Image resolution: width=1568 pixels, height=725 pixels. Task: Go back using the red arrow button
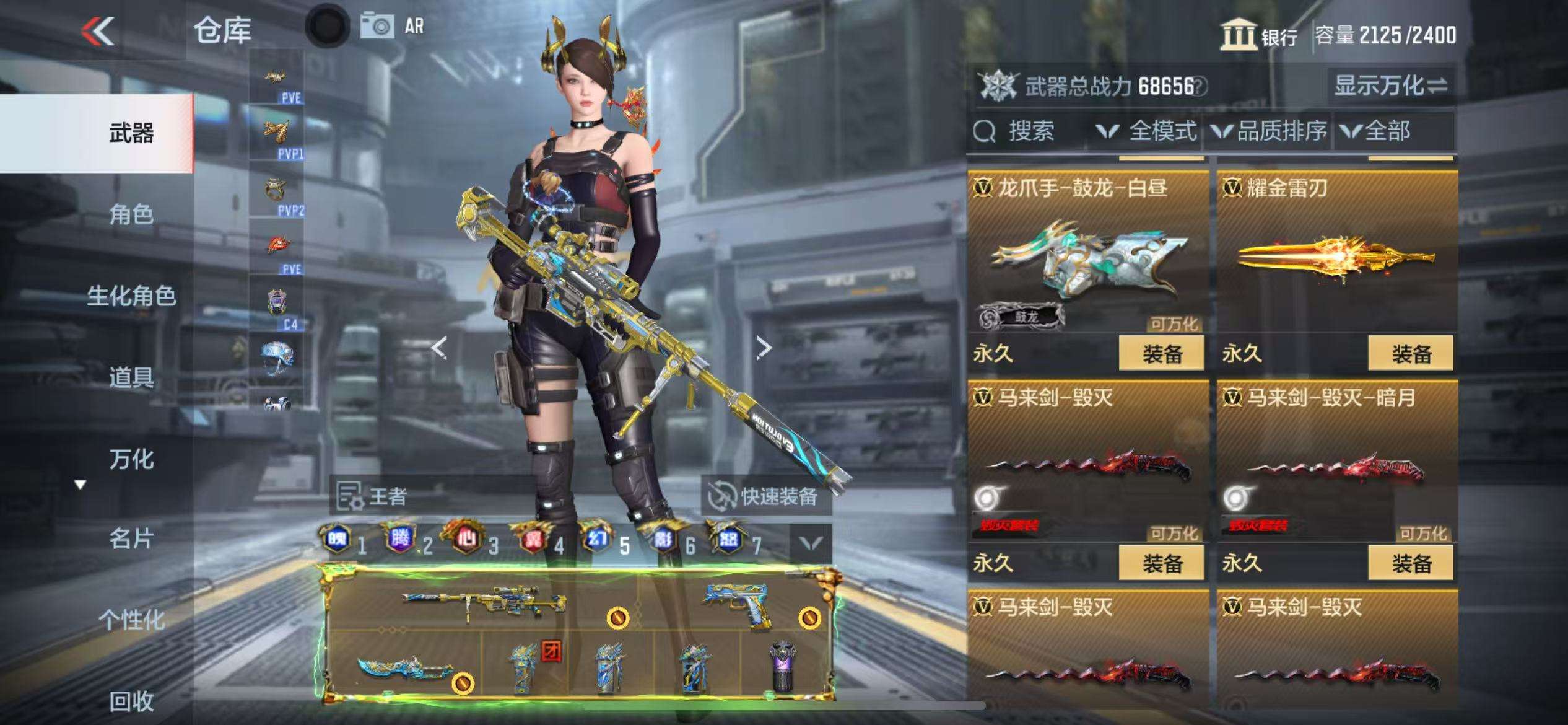coord(99,31)
